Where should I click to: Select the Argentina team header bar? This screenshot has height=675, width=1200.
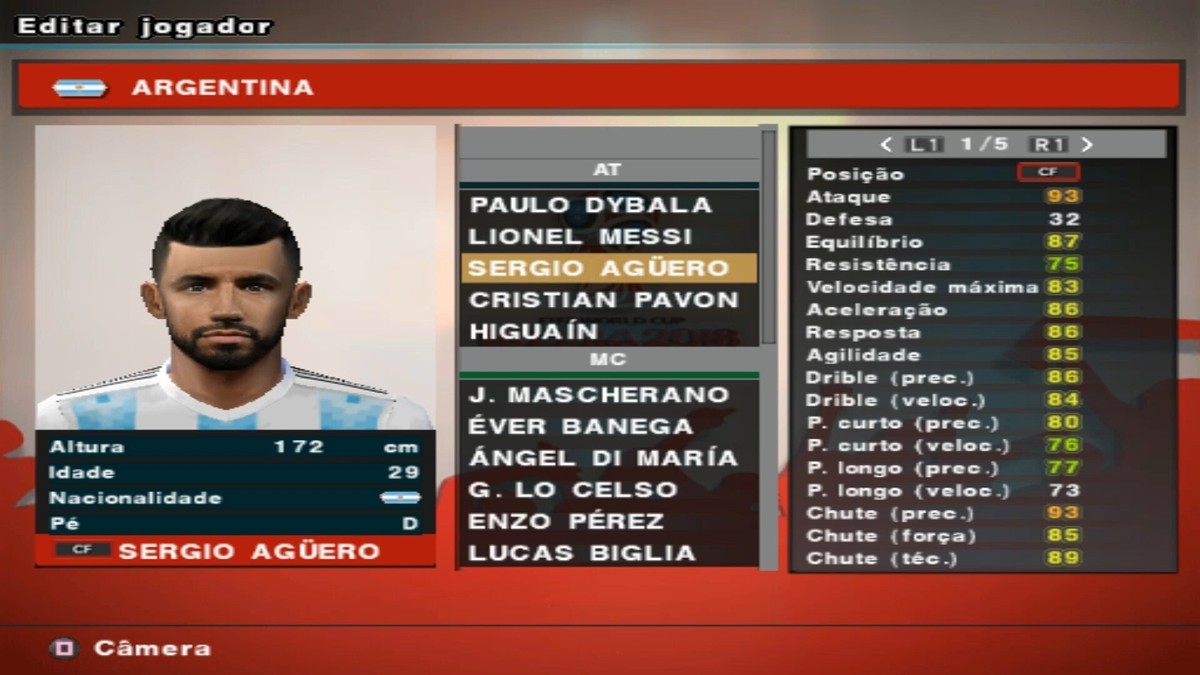(x=598, y=88)
